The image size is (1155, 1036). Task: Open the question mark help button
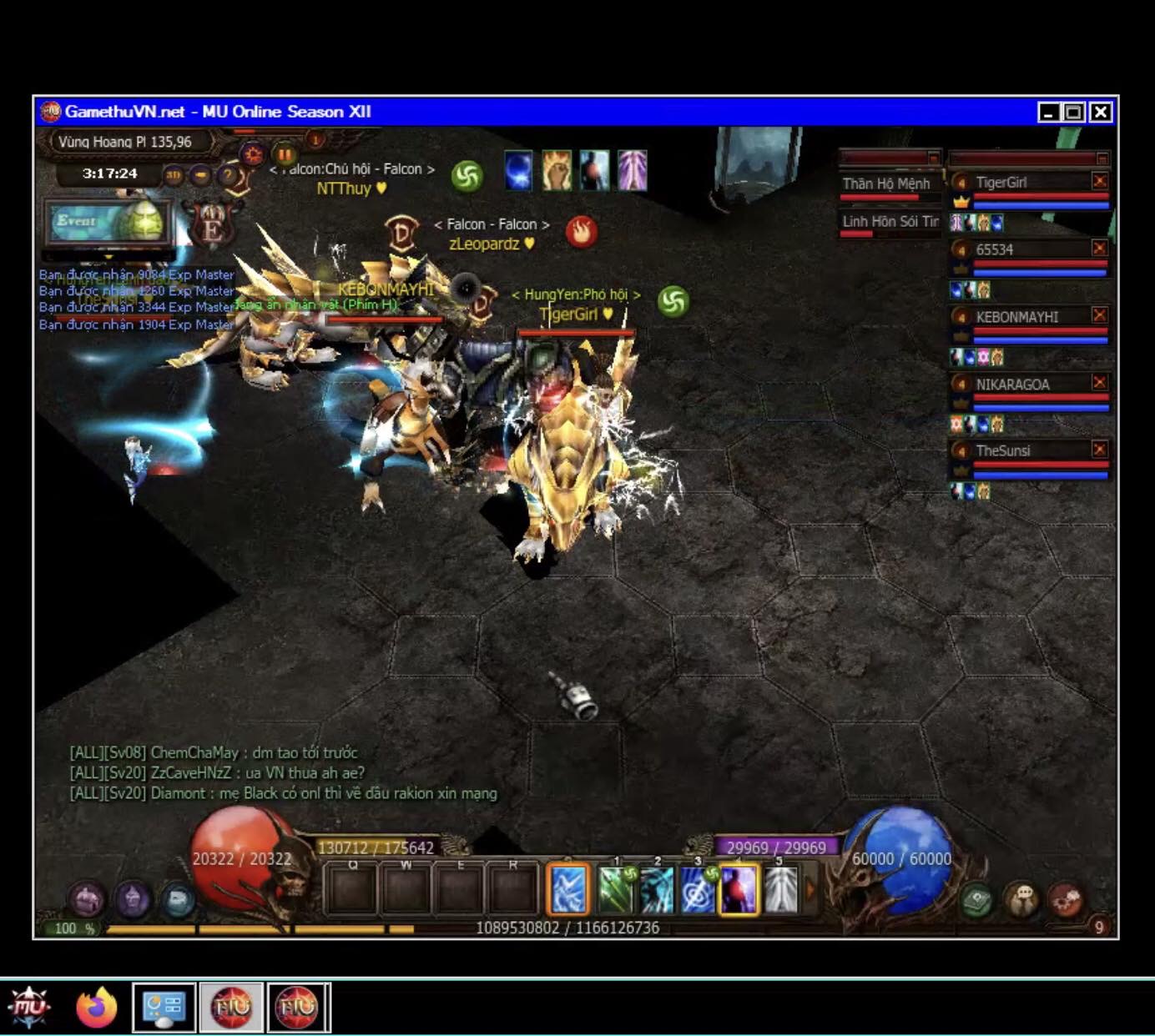pyautogui.click(x=226, y=175)
